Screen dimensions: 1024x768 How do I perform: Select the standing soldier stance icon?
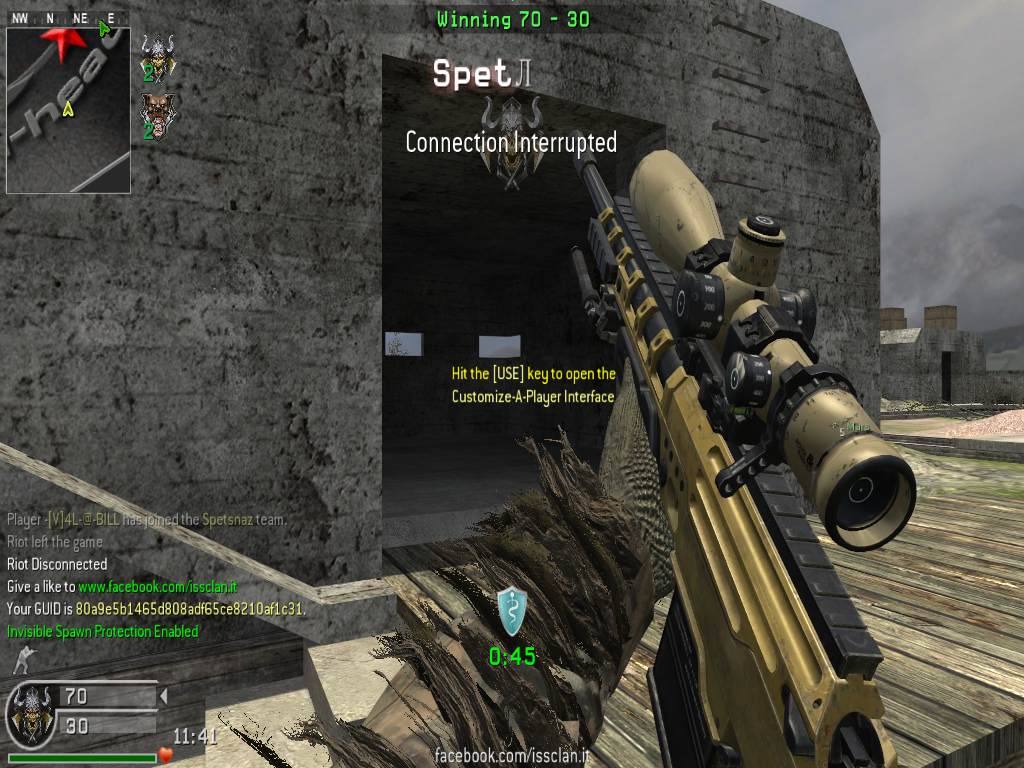coord(20,661)
